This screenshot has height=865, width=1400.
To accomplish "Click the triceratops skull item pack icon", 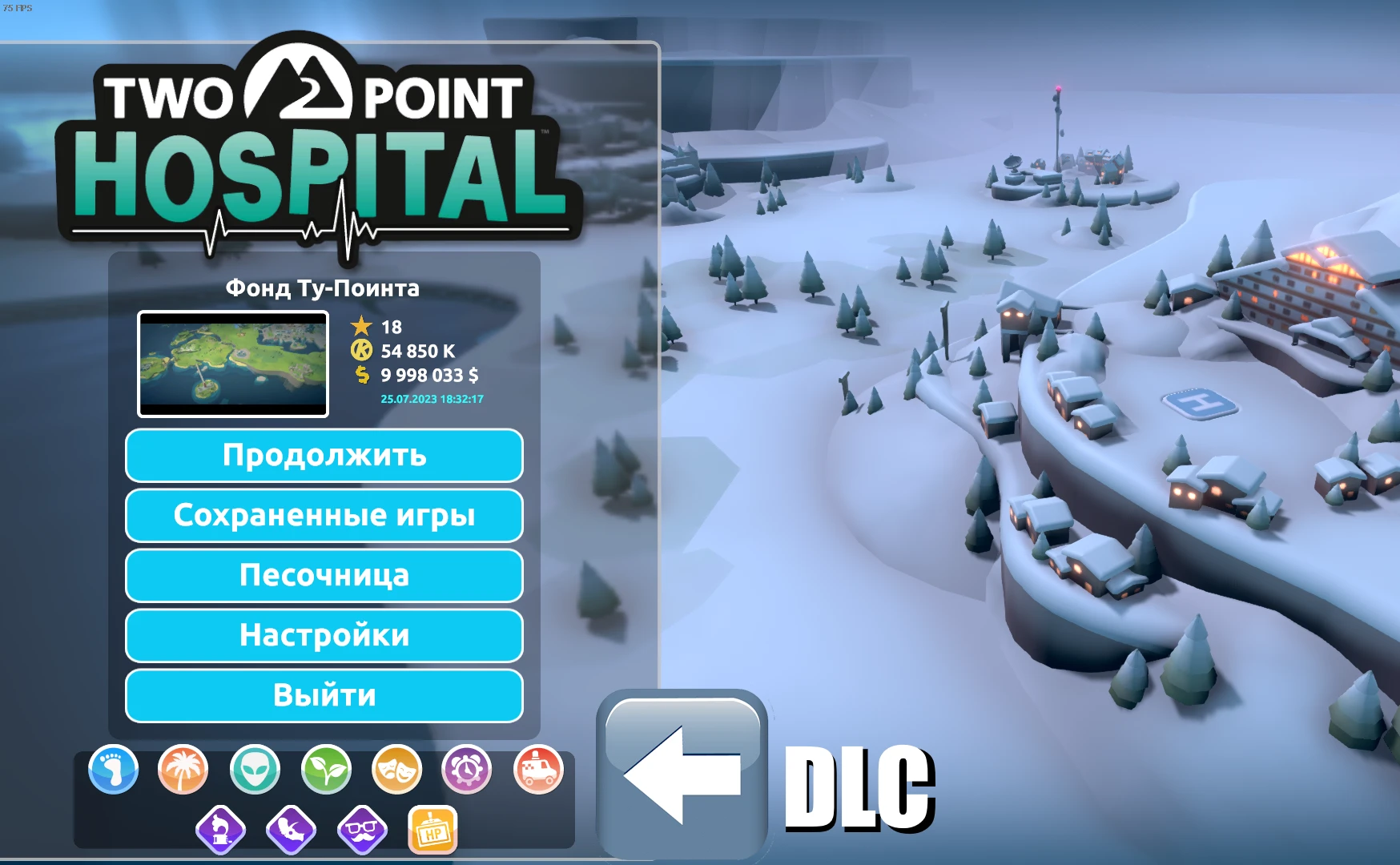I will (x=289, y=829).
